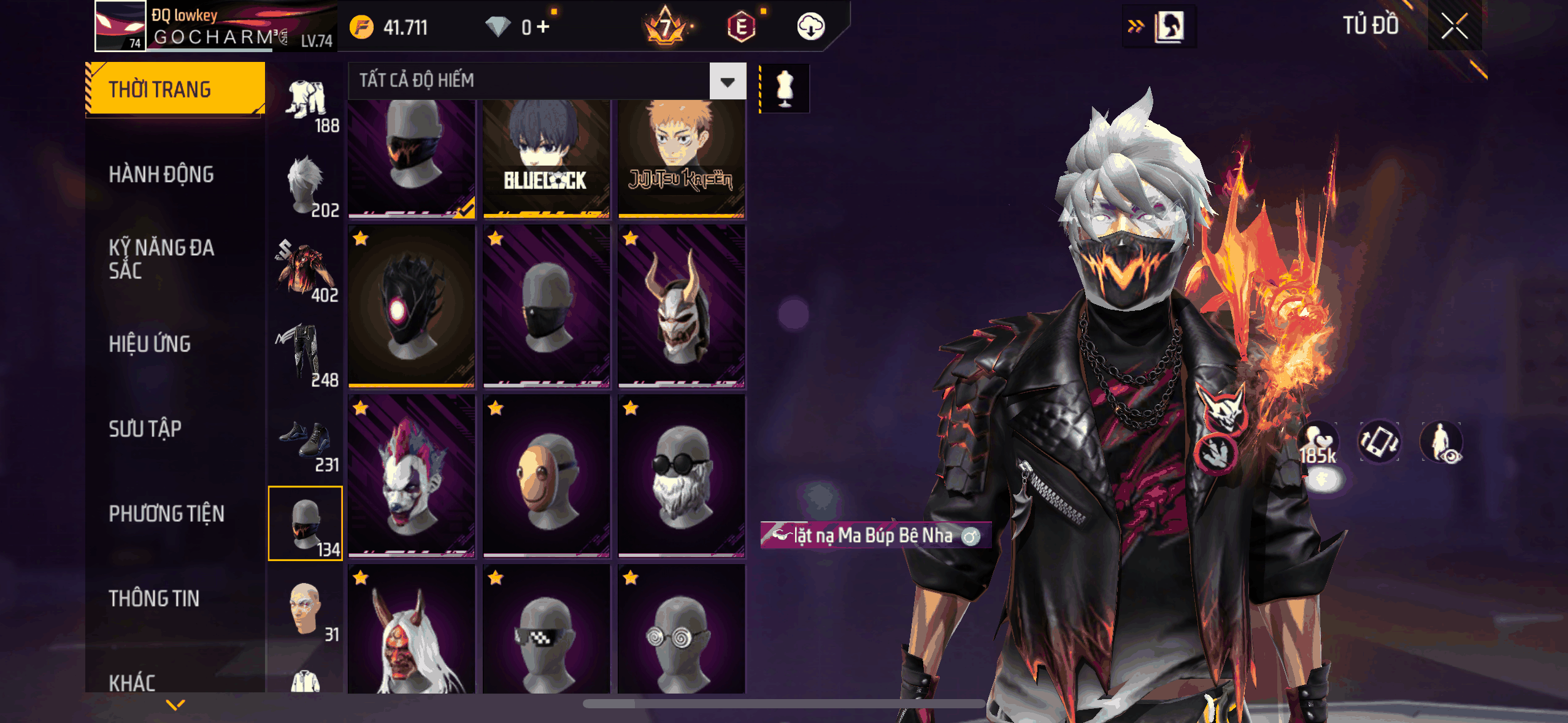This screenshot has height=723, width=1568.
Task: Open the Phương Tiện tab
Action: pyautogui.click(x=166, y=514)
